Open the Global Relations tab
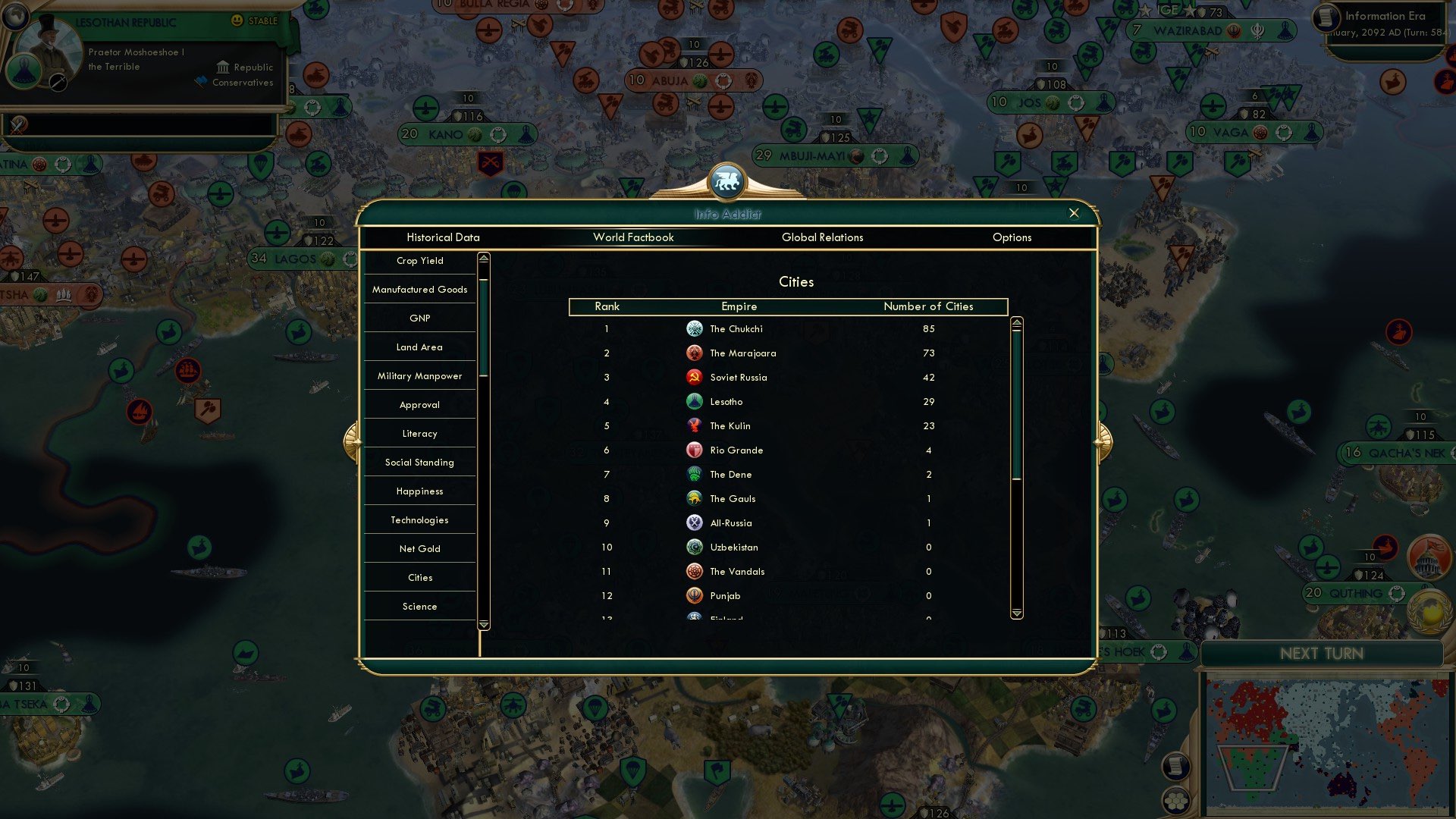The height and width of the screenshot is (819, 1456). click(823, 237)
